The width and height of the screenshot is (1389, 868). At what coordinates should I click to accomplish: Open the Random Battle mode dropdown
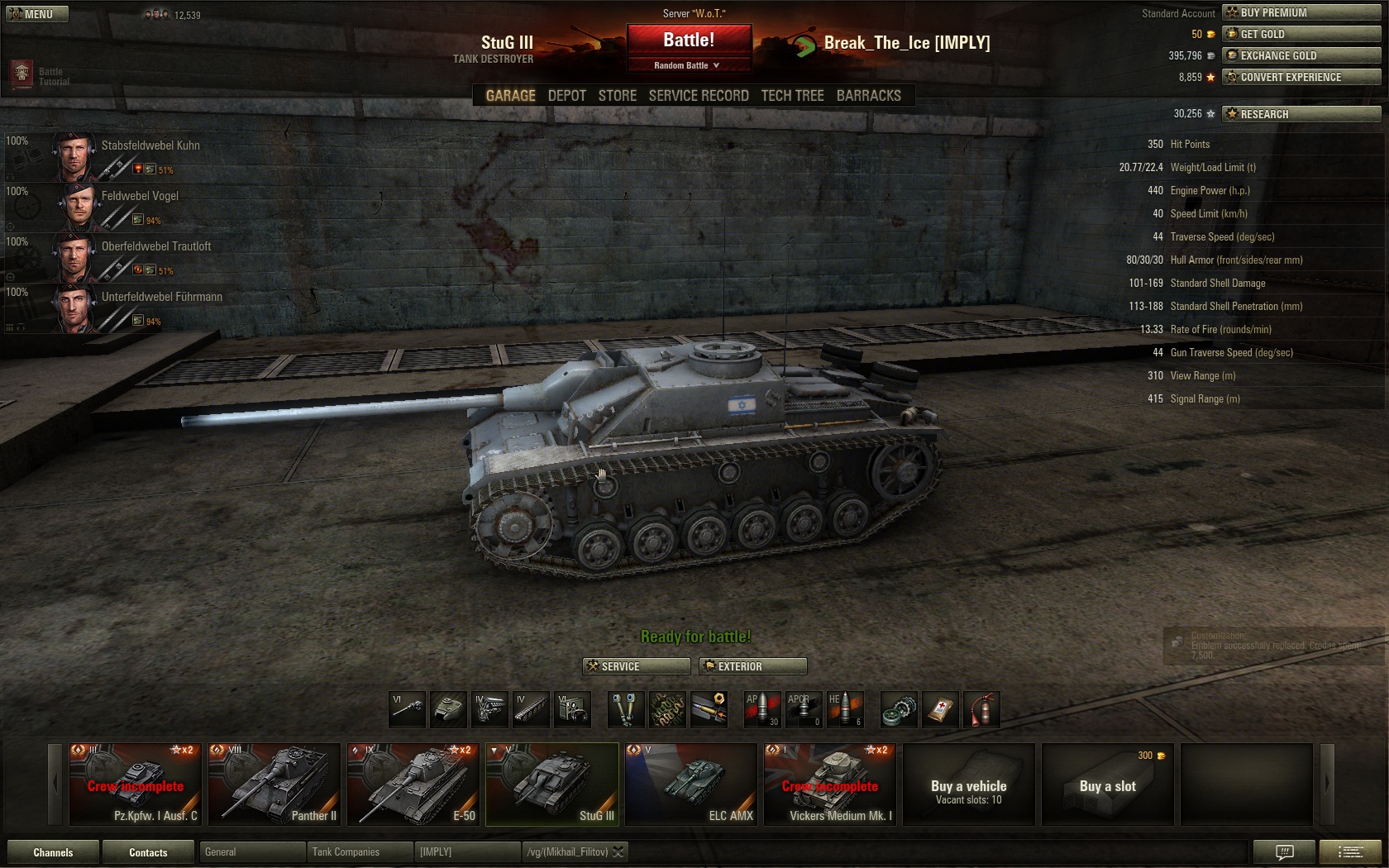[688, 65]
